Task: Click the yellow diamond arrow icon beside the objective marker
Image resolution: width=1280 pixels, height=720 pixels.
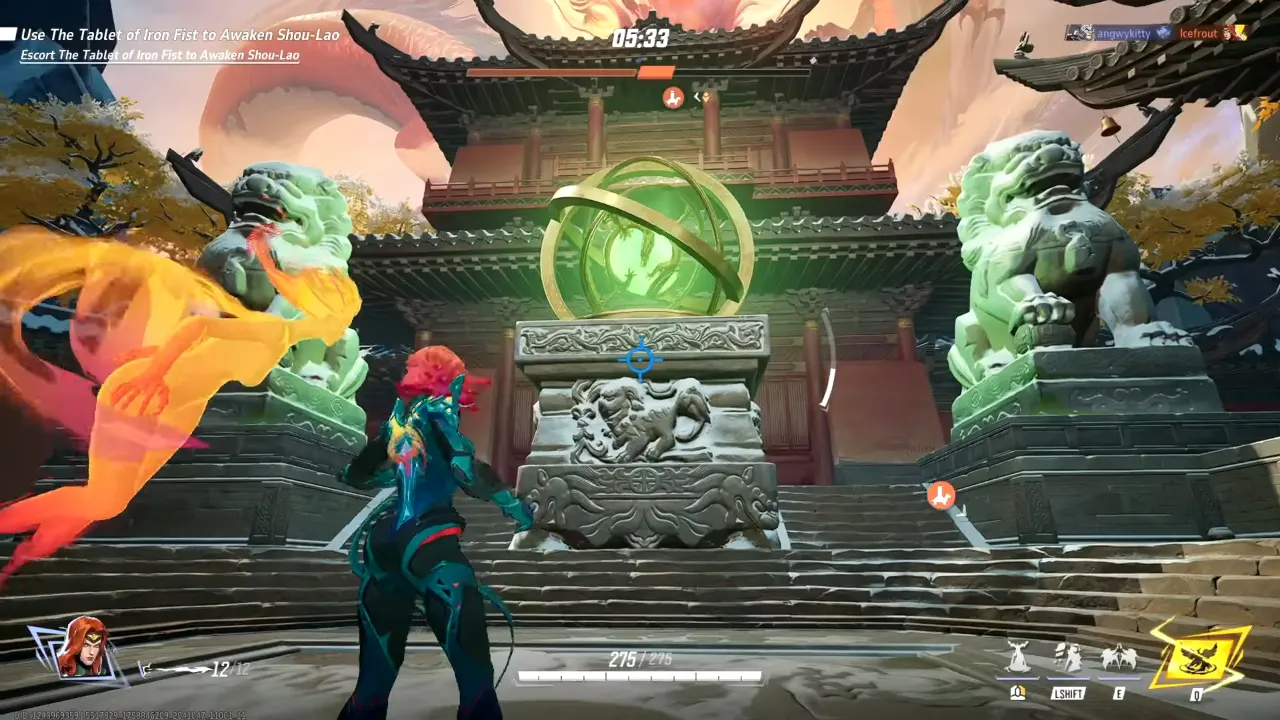Action: coord(705,96)
